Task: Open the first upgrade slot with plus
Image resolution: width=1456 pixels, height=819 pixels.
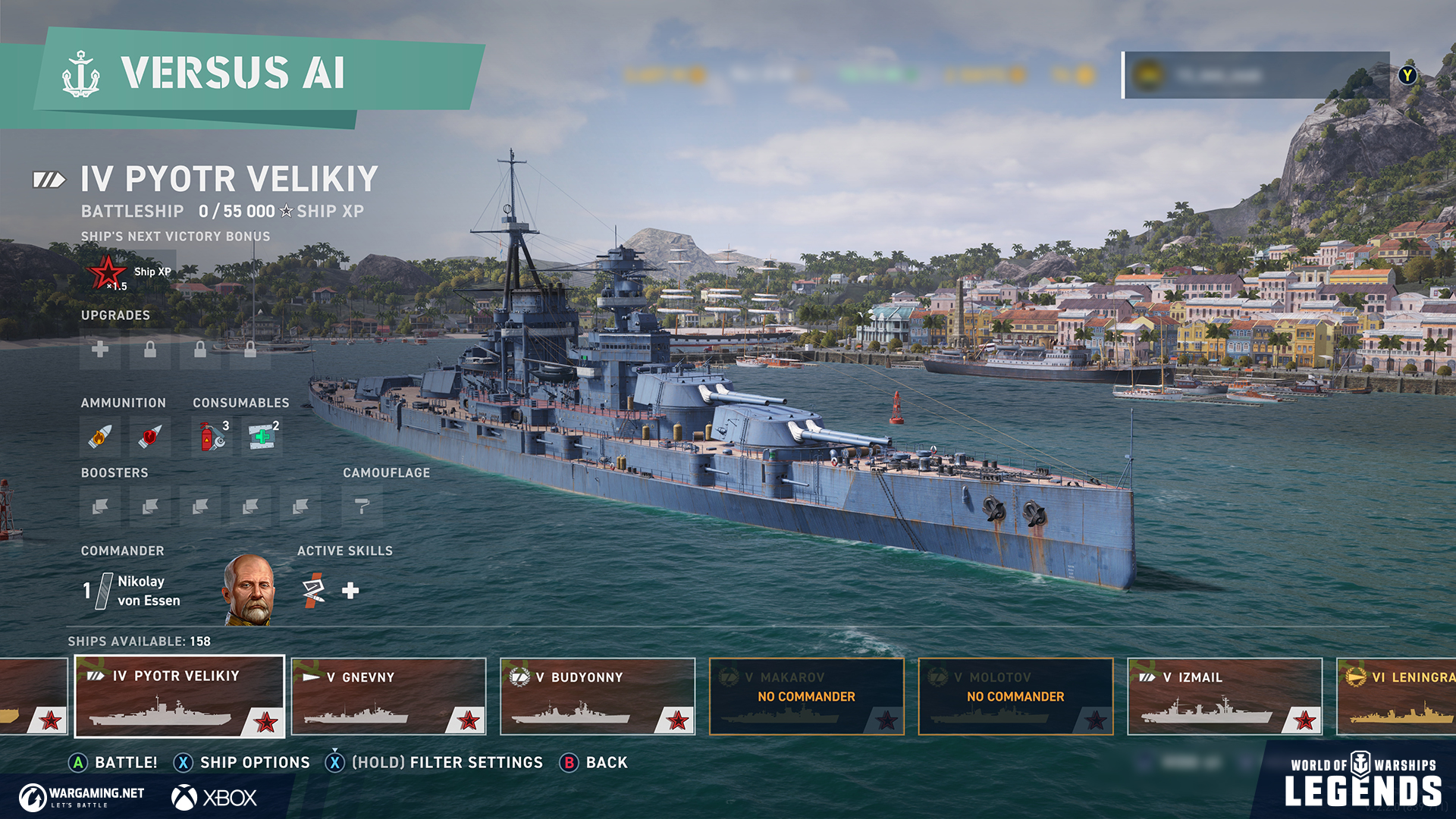Action: coord(100,349)
